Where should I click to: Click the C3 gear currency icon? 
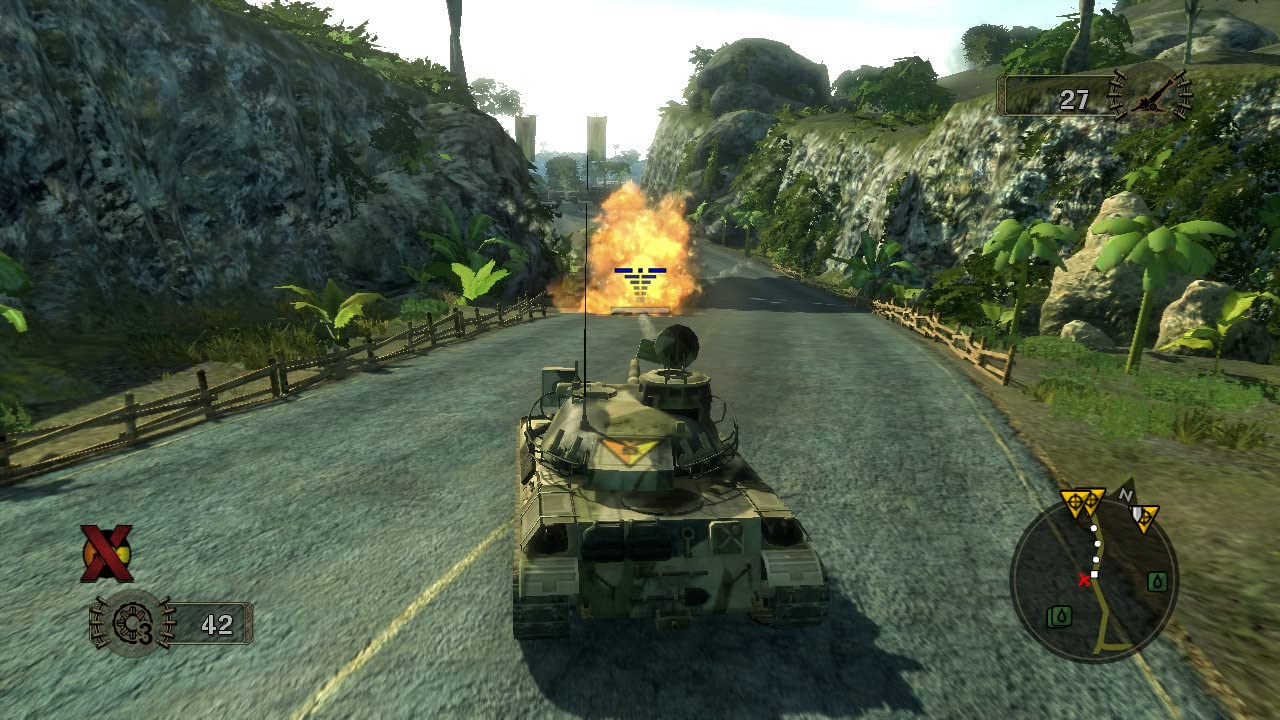[133, 624]
